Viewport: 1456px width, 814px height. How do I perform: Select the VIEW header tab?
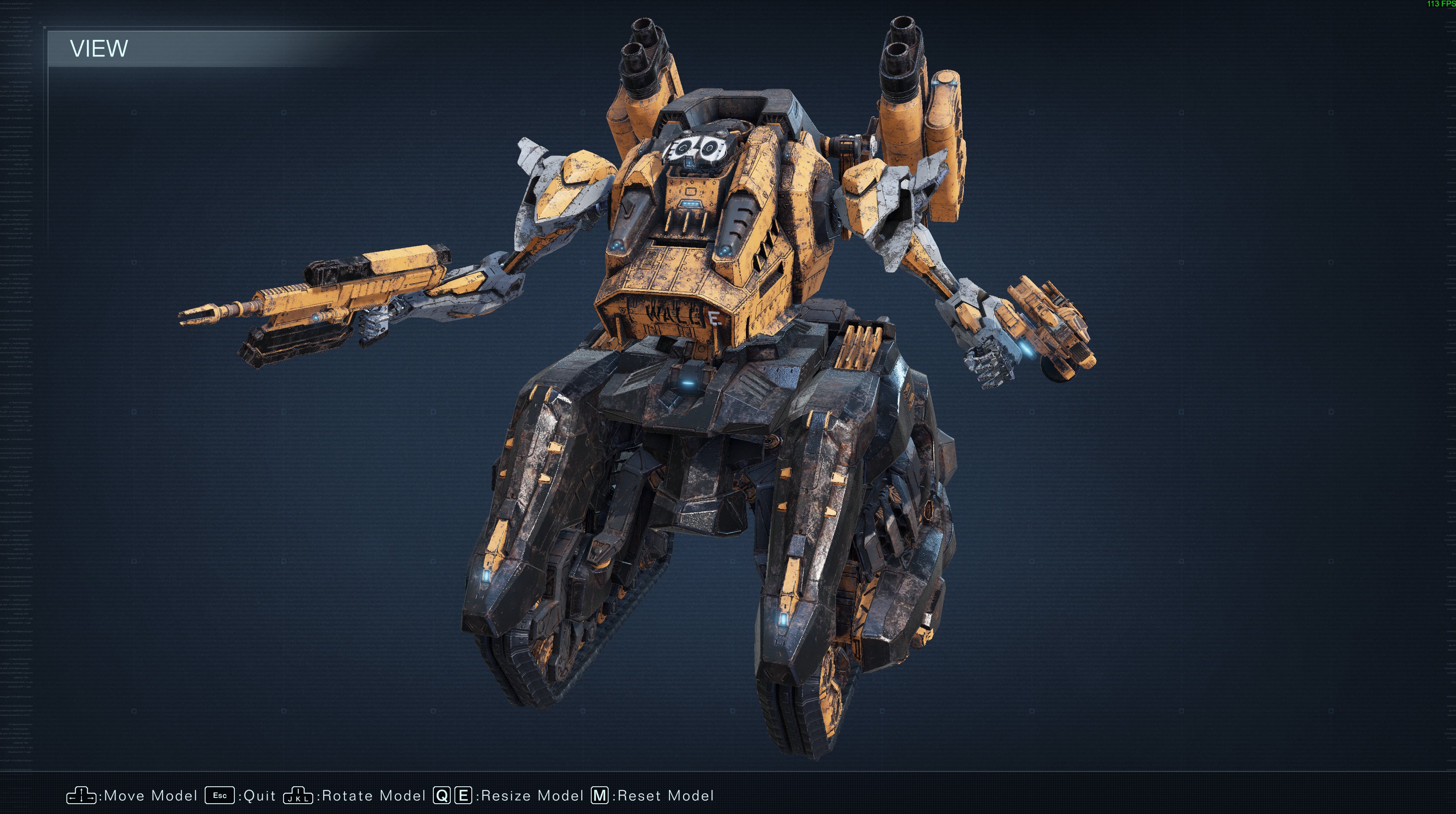click(100, 50)
